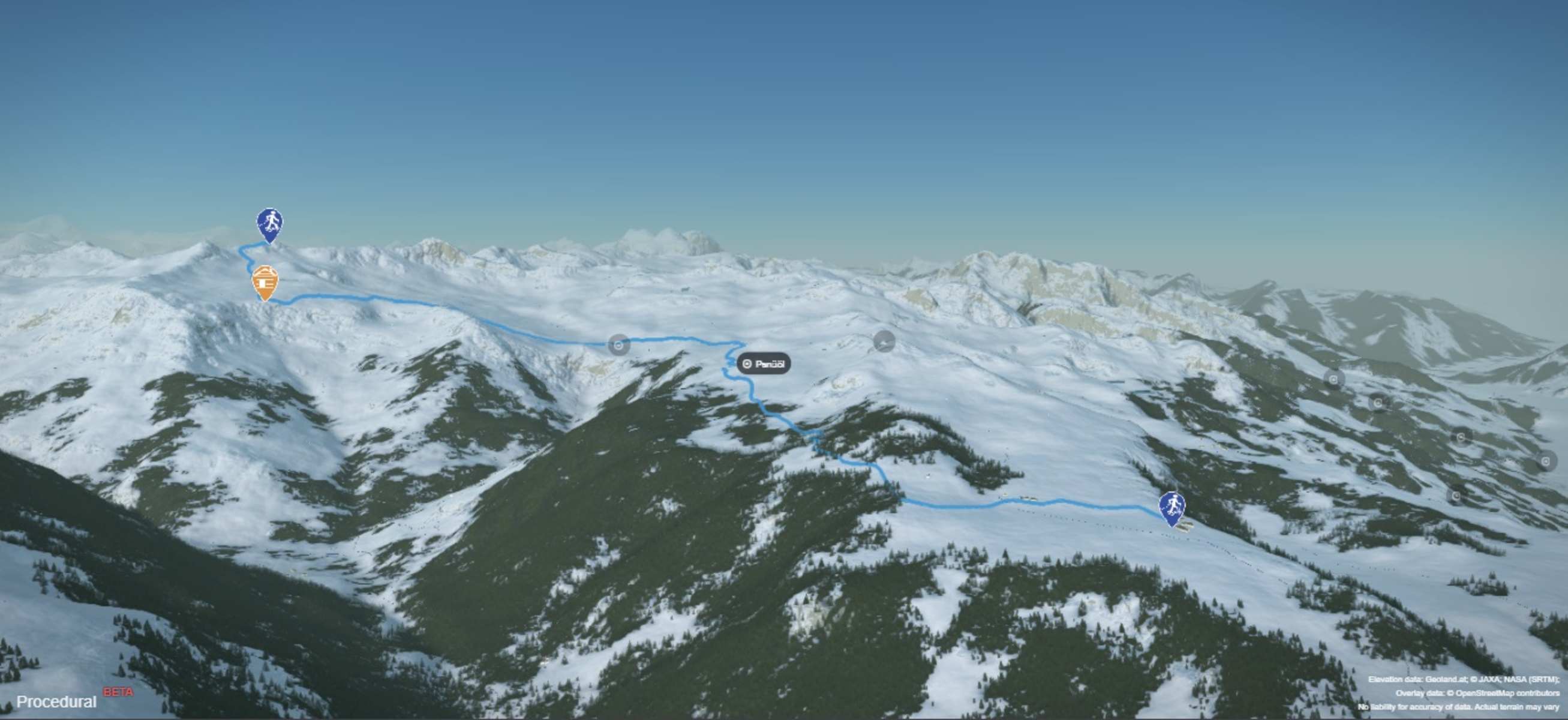The height and width of the screenshot is (720, 1568).
Task: Select the Penüöl place label
Action: tap(764, 364)
